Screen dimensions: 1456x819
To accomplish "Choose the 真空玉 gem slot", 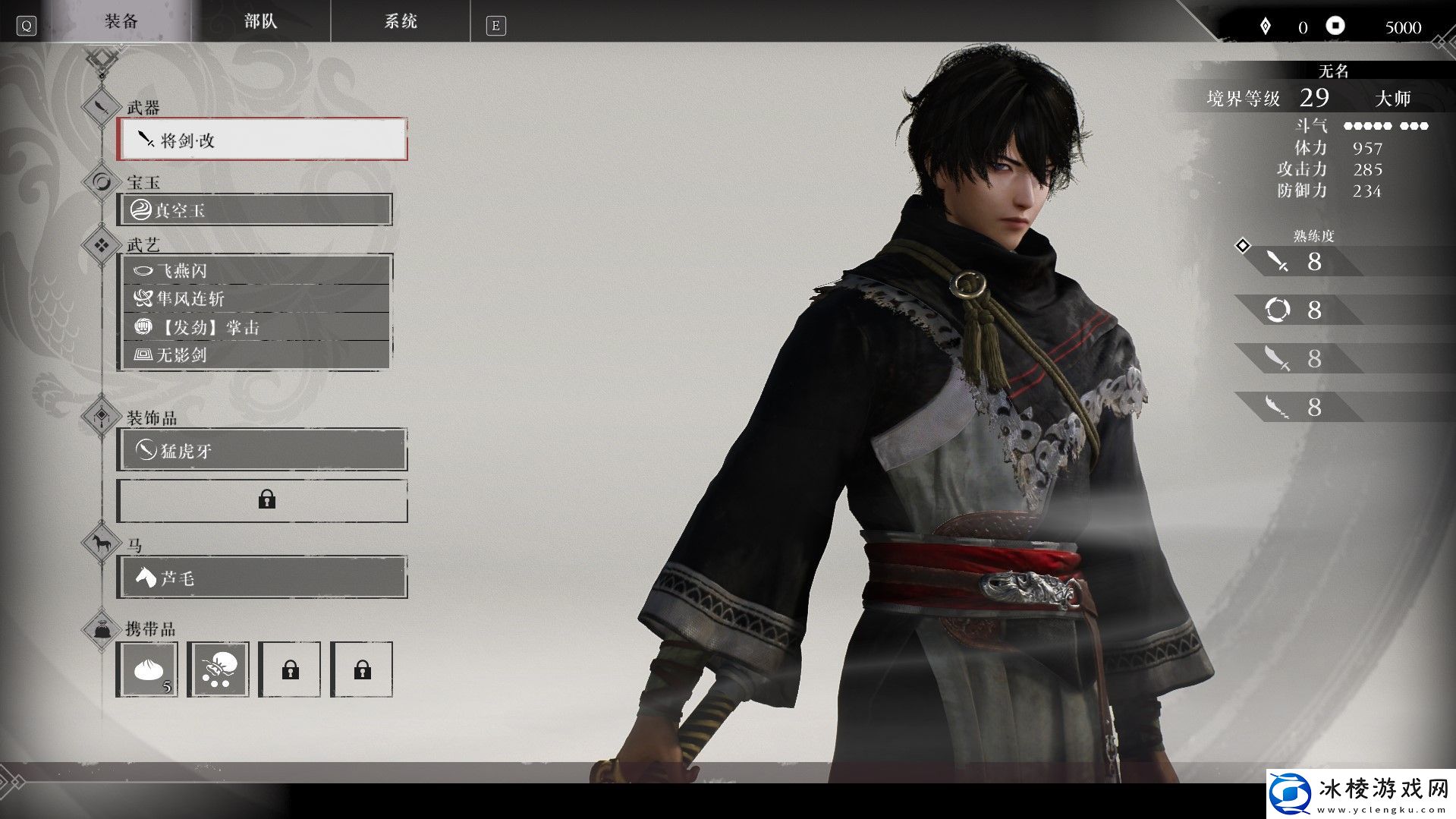I will pyautogui.click(x=256, y=210).
